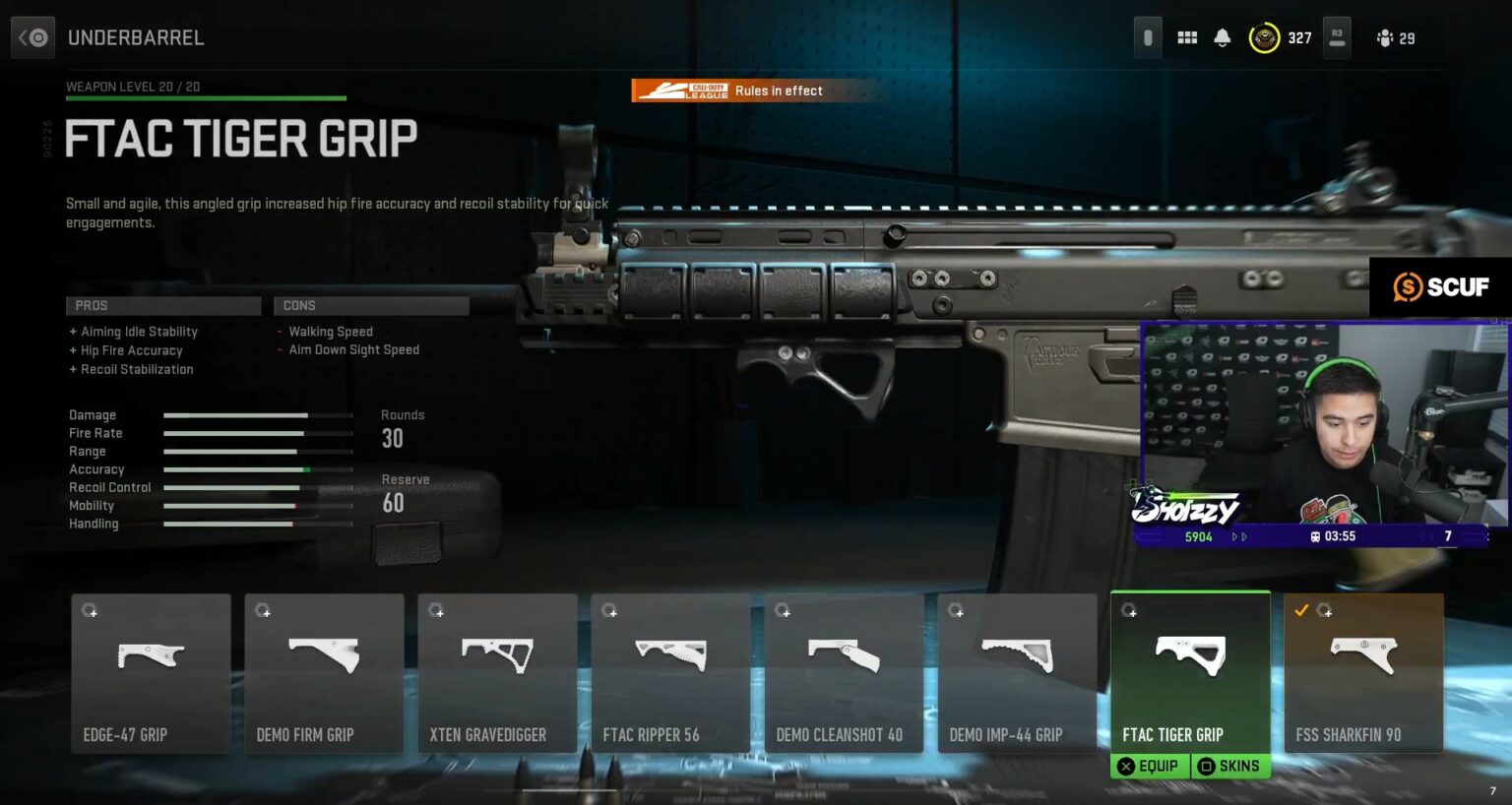Select the equipped FSS Sharkfin 90 attachment
The image size is (1512, 805).
1363,654
